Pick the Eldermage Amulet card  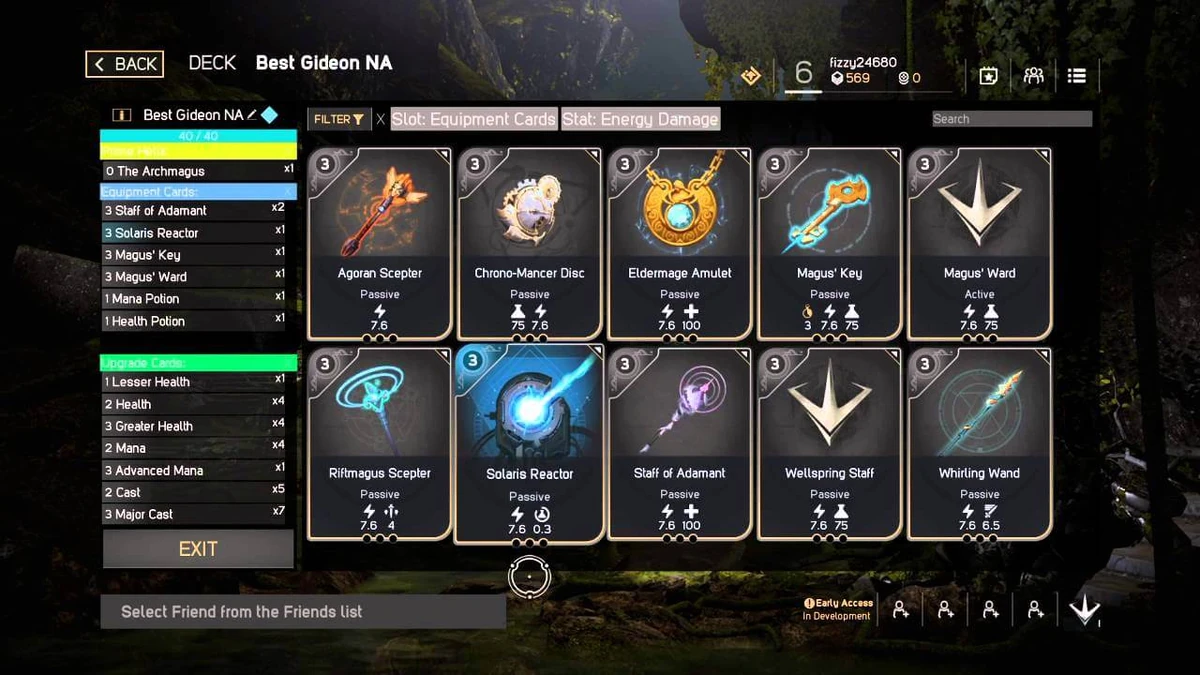coord(680,244)
